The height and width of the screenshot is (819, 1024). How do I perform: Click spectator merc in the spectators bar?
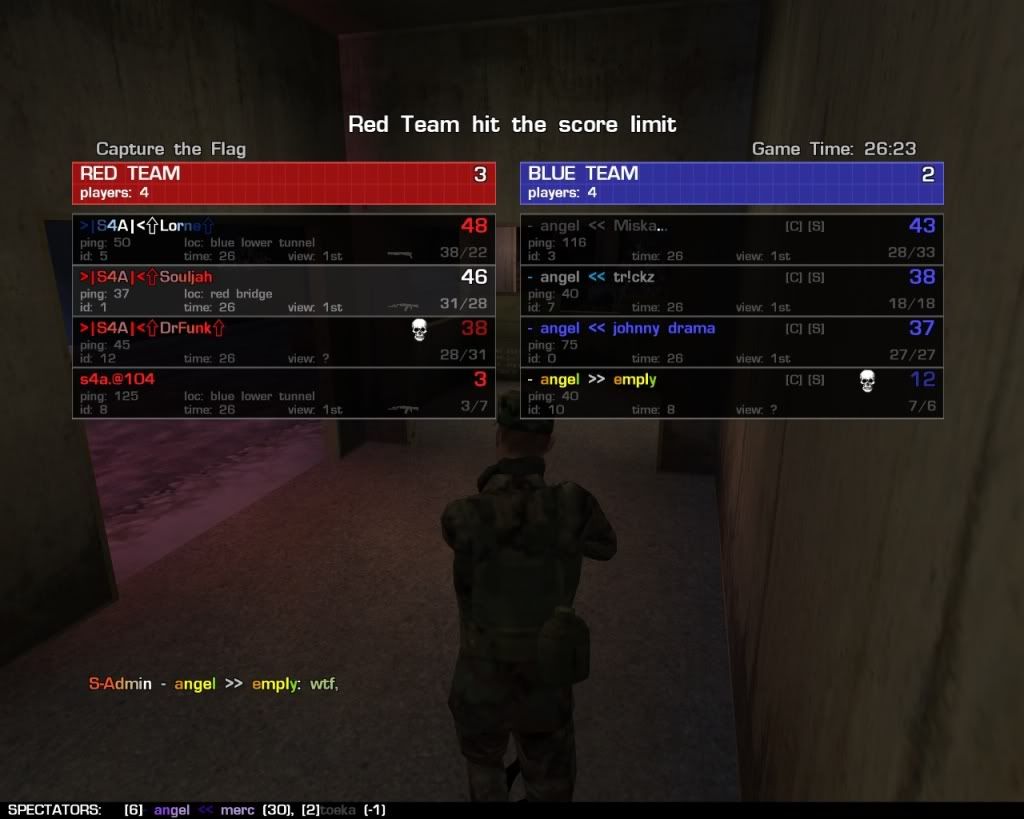[237, 810]
